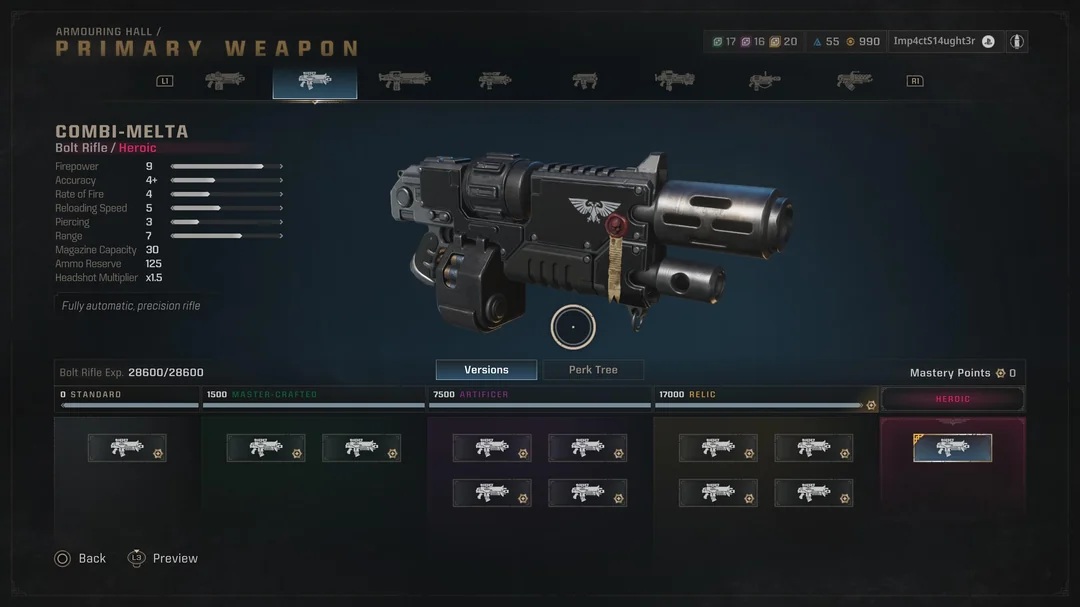Switch to the Perk Tree tab
The height and width of the screenshot is (607, 1080).
click(x=593, y=370)
